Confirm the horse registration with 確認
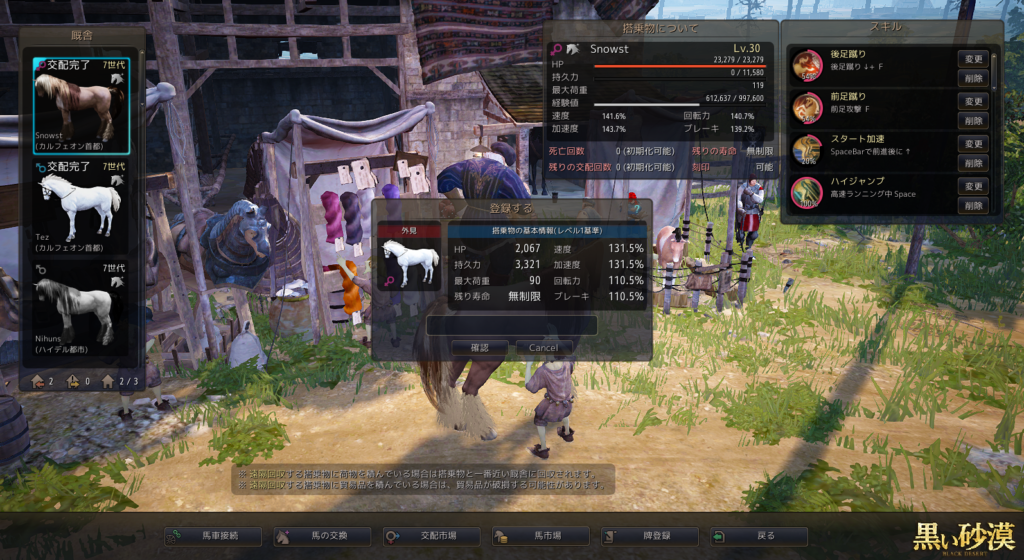Viewport: 1024px width, 560px height. pos(480,347)
